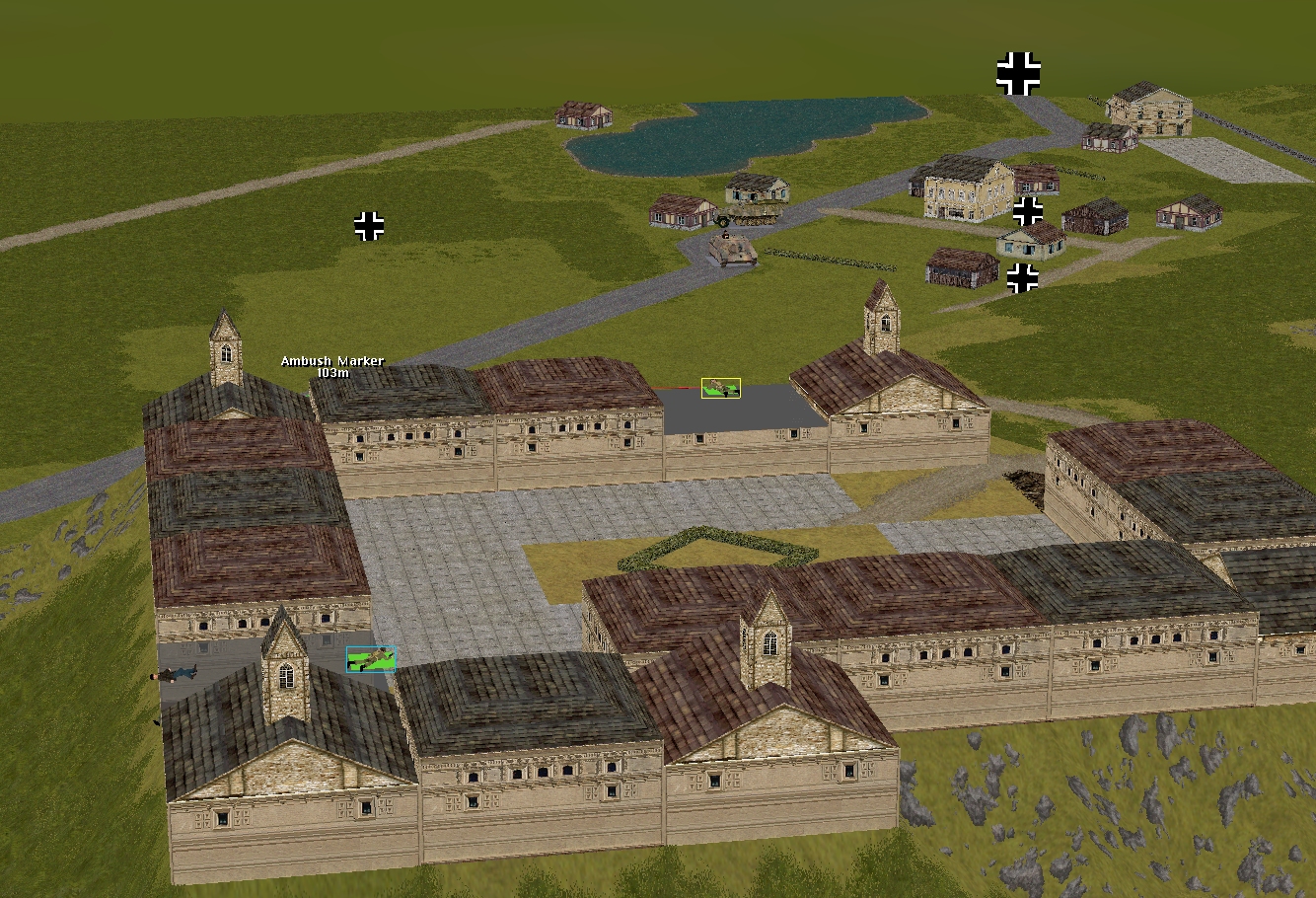
Task: Select the largest German cross marker
Action: click(x=1018, y=73)
